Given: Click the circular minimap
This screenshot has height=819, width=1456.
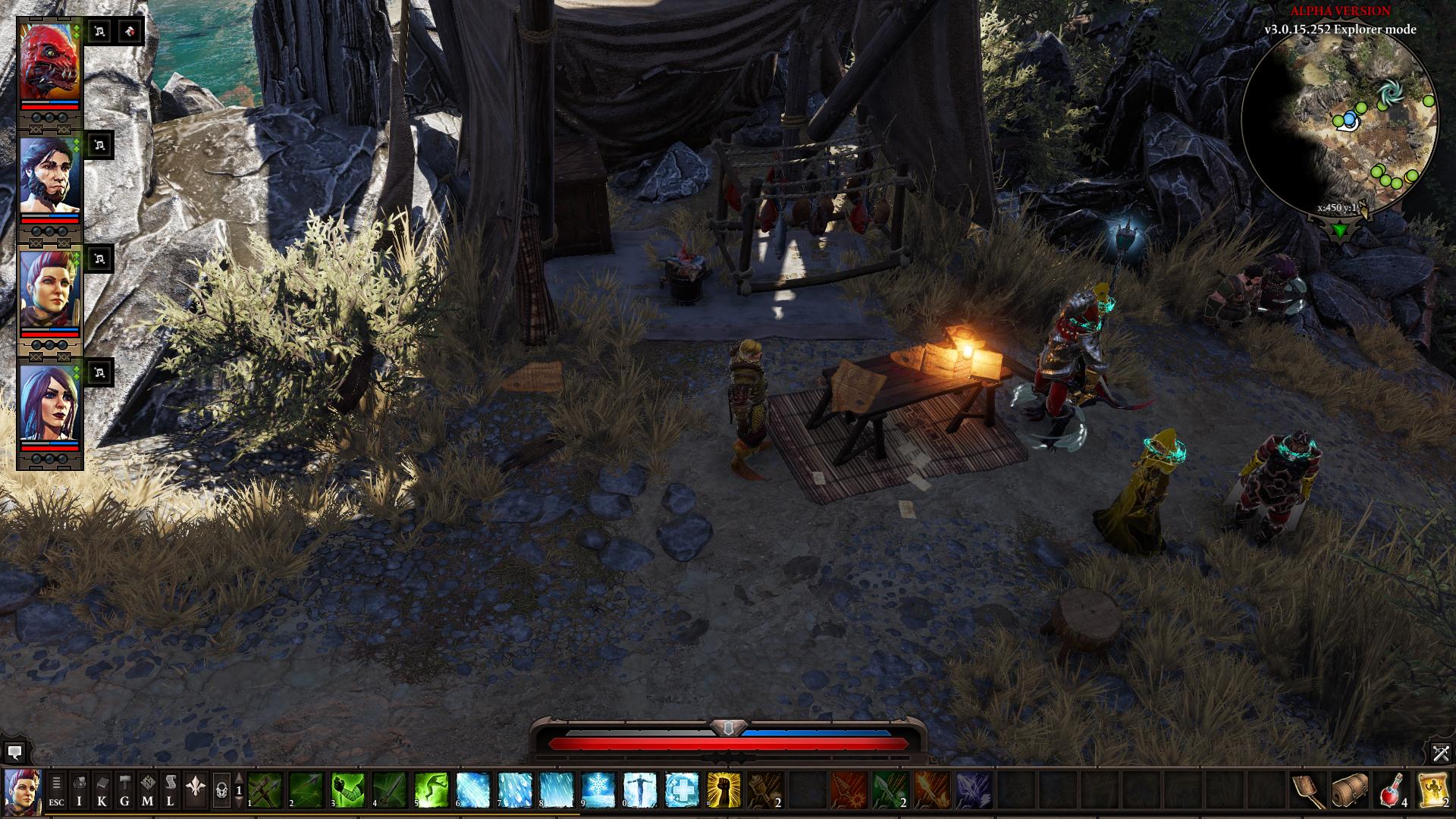Looking at the screenshot, I should tap(1340, 123).
